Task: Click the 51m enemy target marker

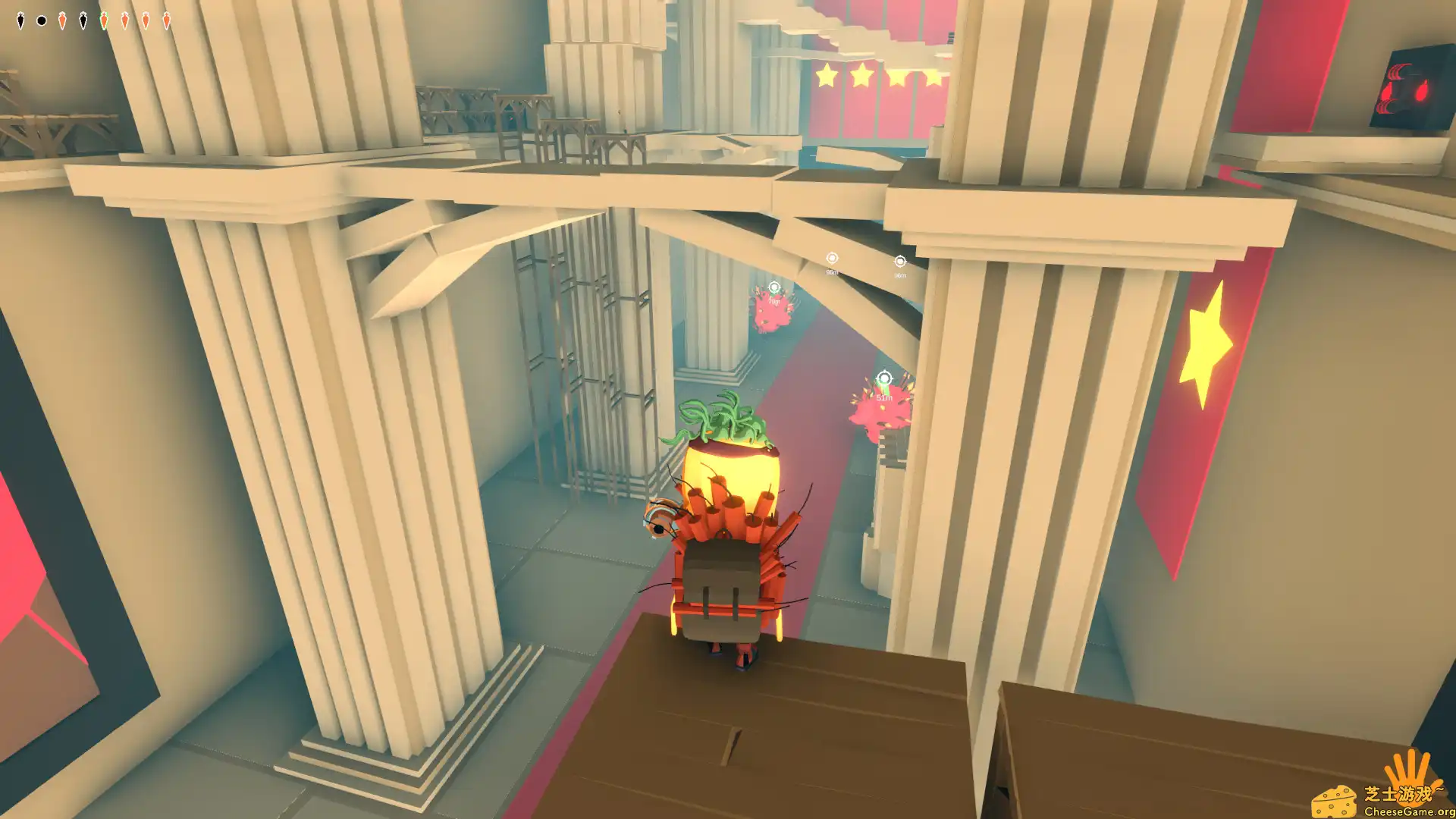Action: tap(884, 378)
